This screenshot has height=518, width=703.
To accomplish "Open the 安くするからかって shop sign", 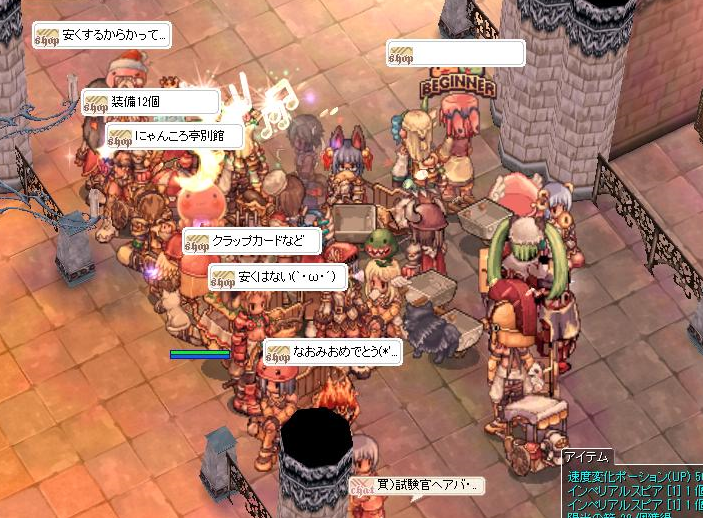I will coord(101,35).
